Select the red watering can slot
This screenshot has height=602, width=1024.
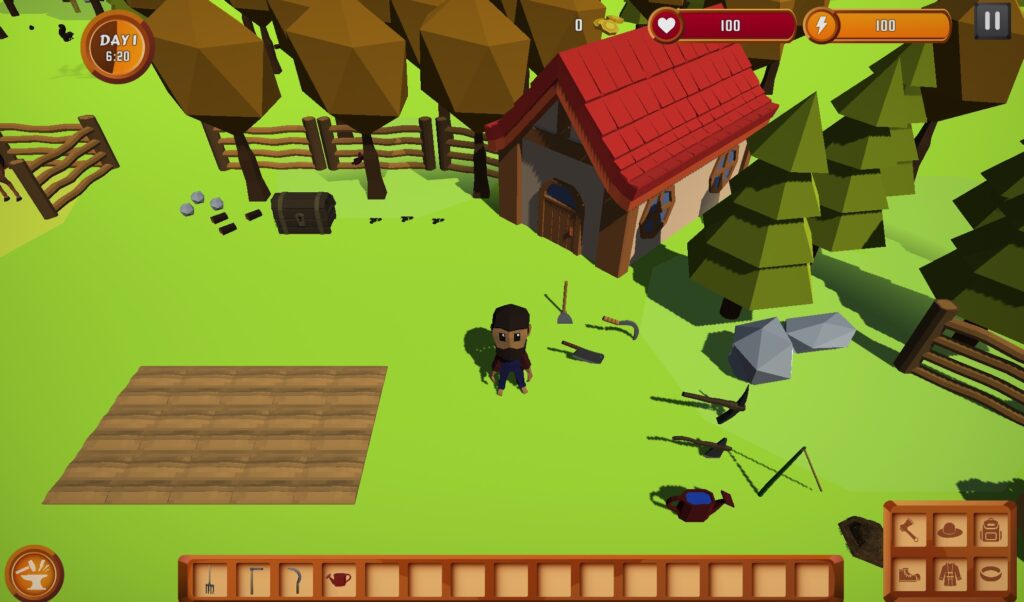[340, 580]
